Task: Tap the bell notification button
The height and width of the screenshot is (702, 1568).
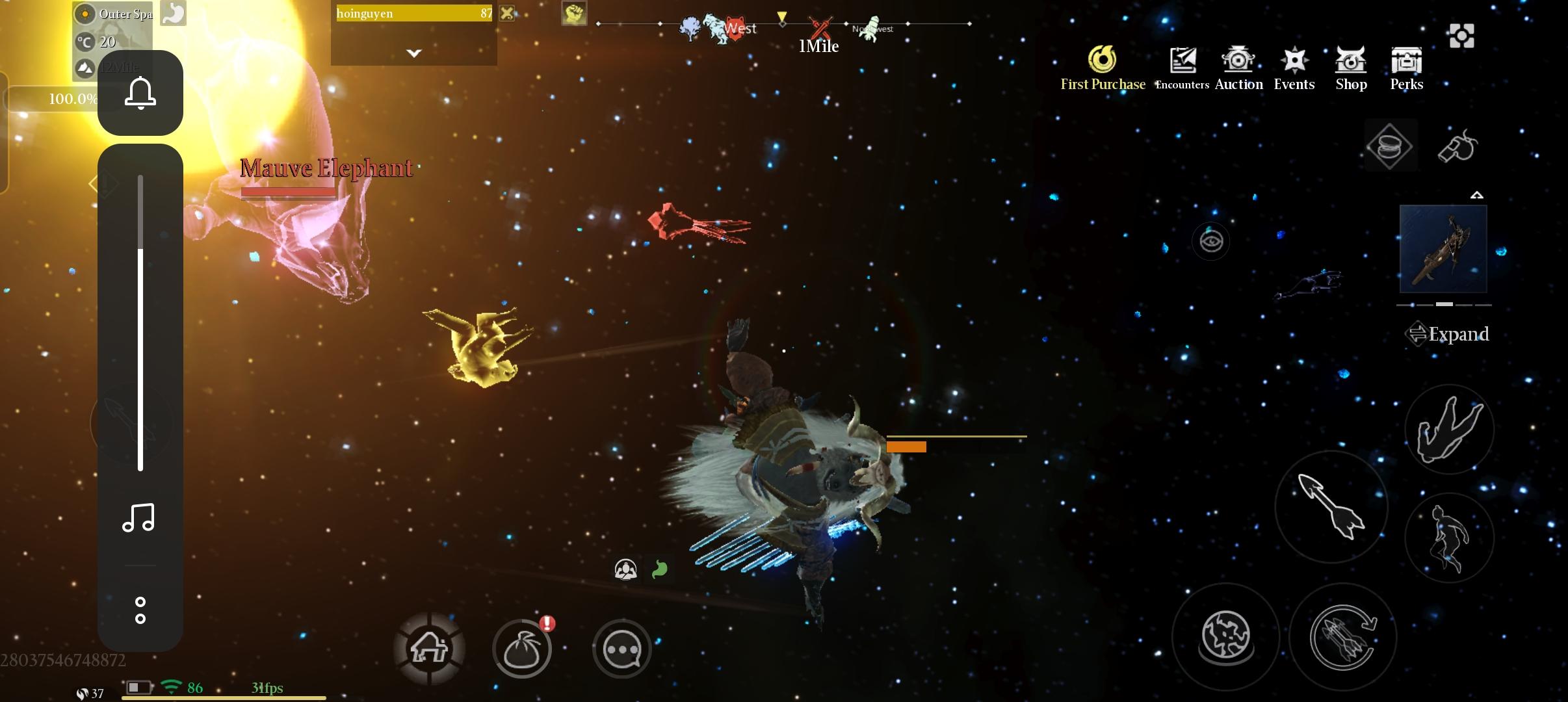Action: pos(140,93)
